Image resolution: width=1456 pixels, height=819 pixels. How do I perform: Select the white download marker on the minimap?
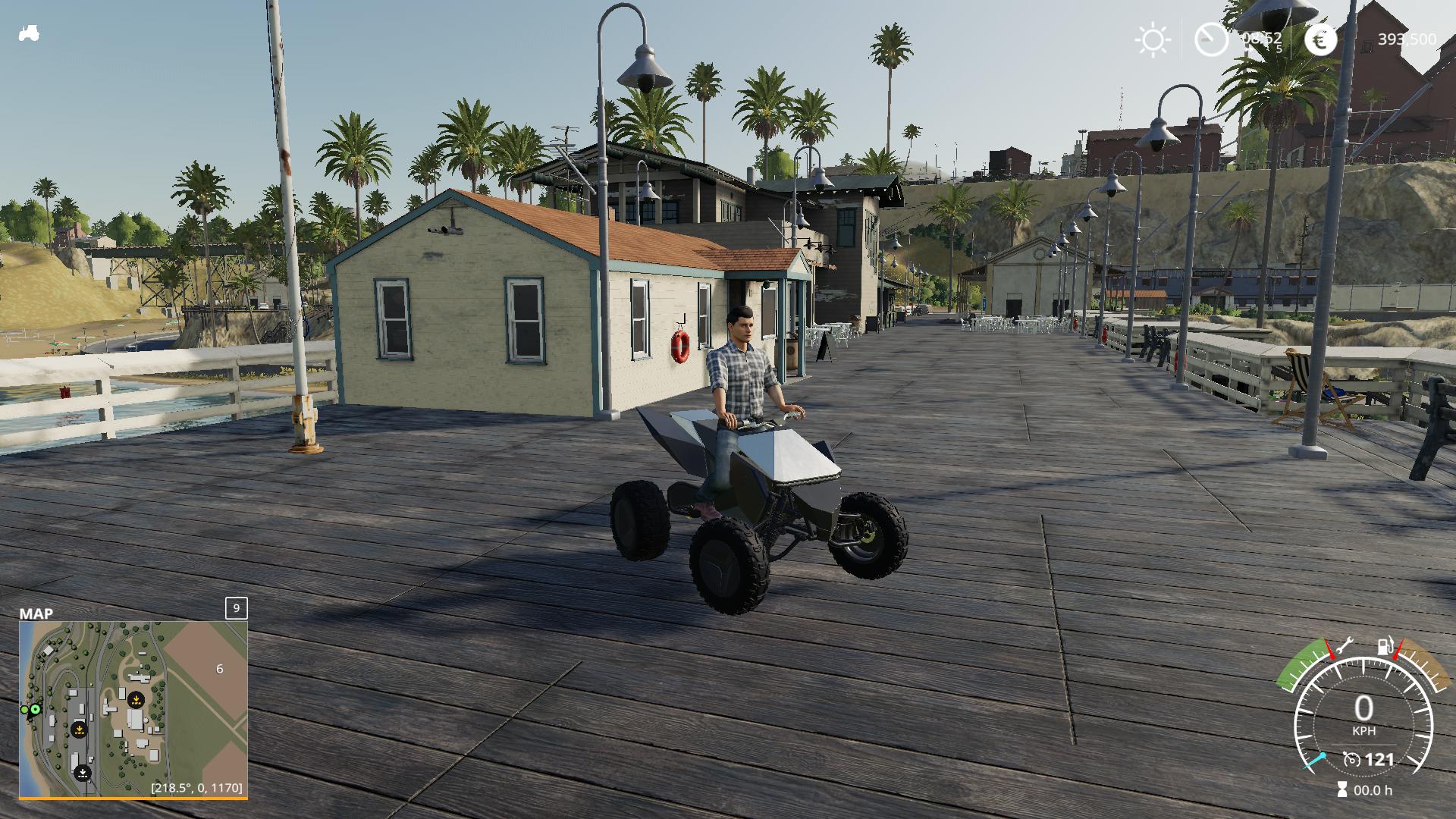(83, 773)
